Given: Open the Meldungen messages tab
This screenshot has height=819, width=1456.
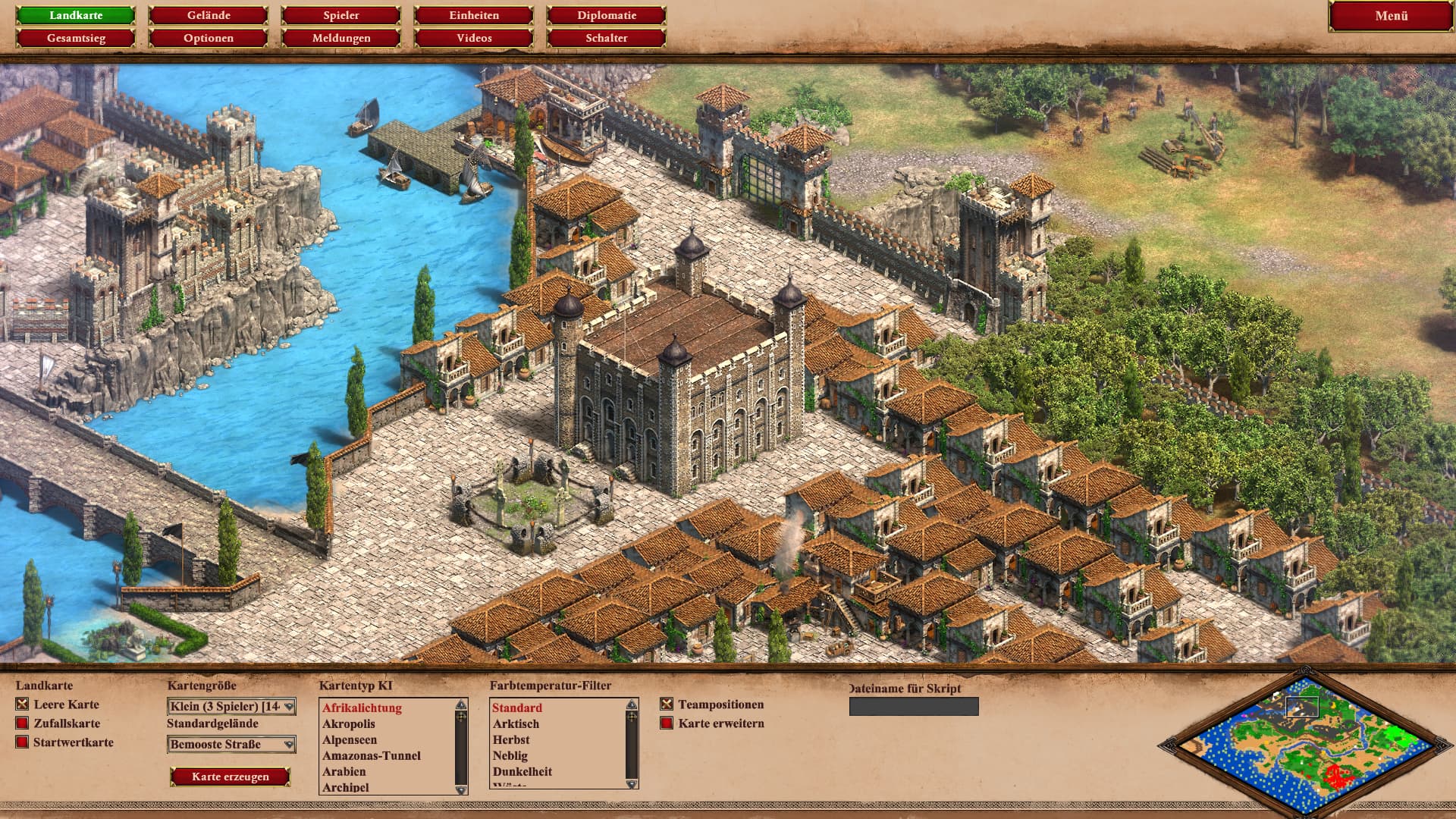Looking at the screenshot, I should point(341,38).
